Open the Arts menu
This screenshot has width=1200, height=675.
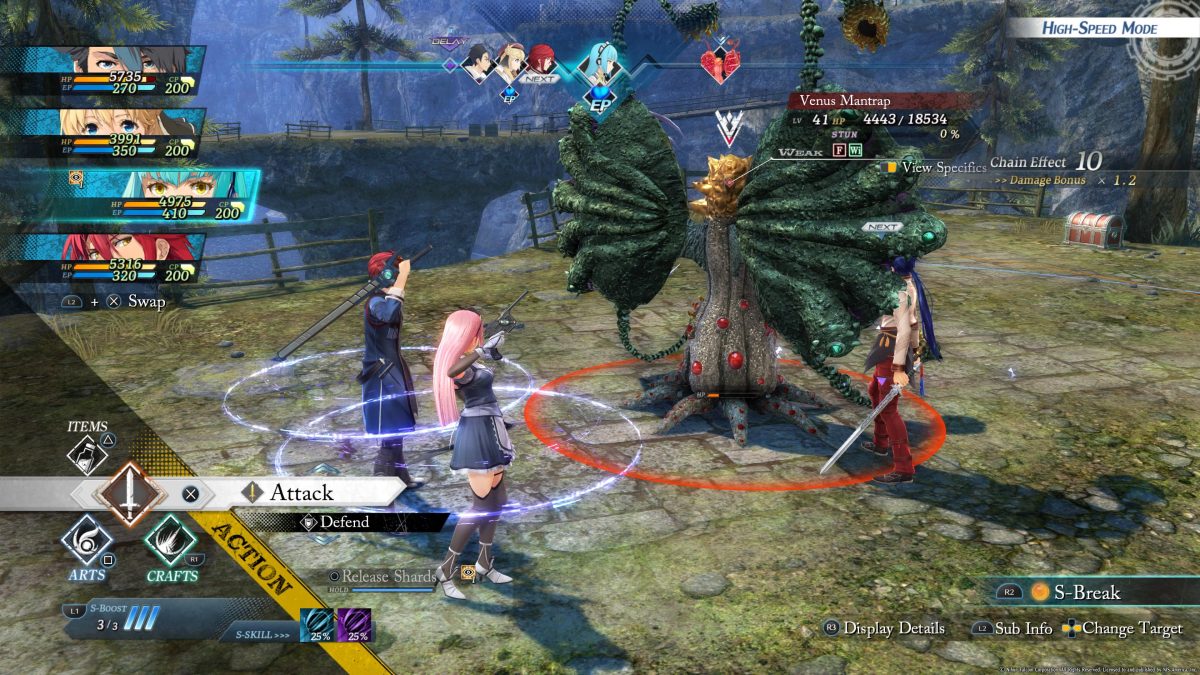pos(86,545)
